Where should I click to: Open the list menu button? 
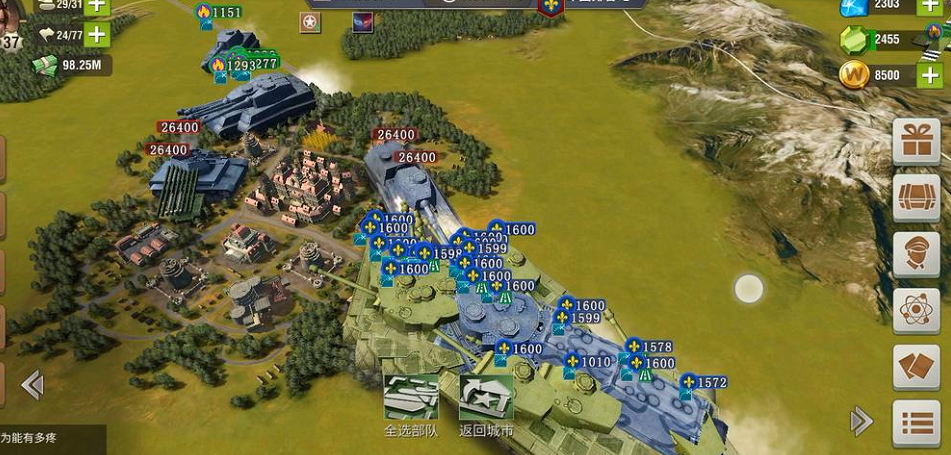916,424
